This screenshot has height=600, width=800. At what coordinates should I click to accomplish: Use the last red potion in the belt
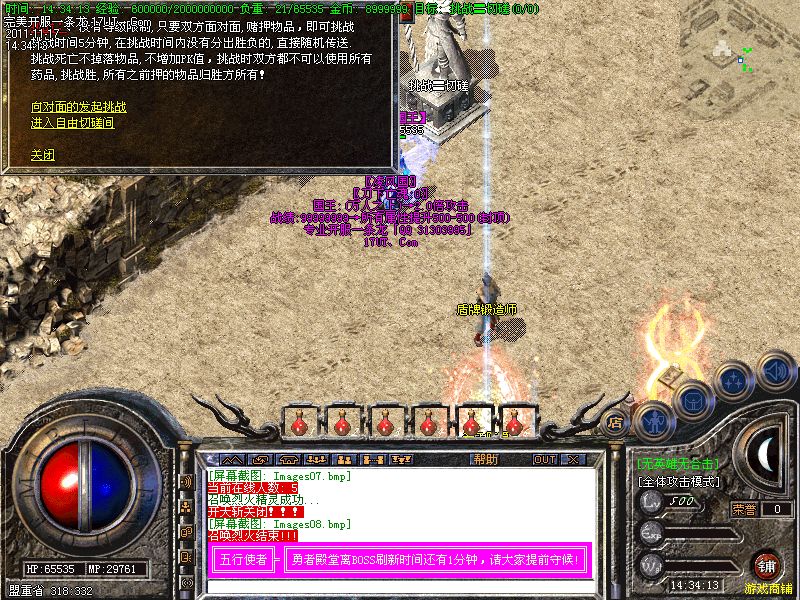click(516, 423)
